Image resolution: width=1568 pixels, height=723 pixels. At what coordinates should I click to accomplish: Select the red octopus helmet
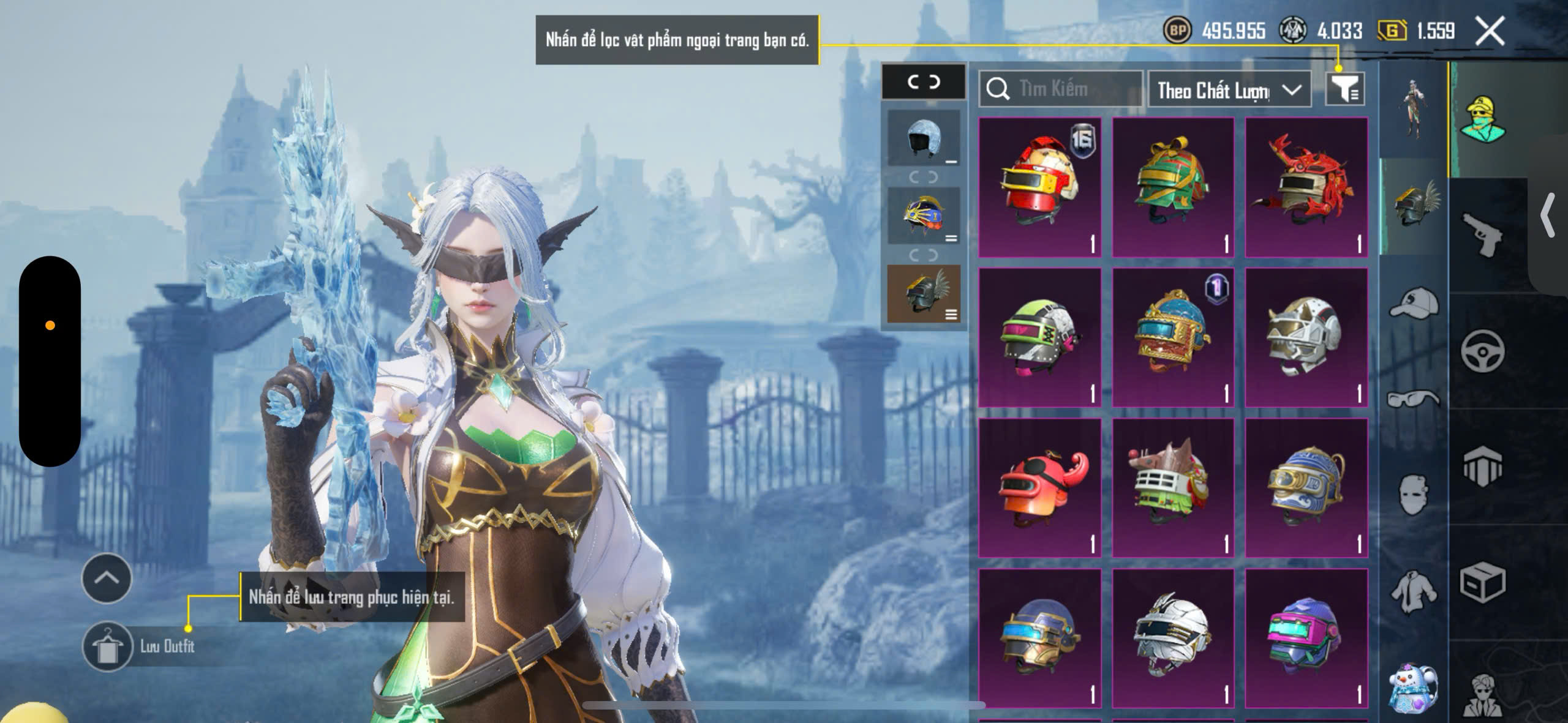[x=1040, y=488]
